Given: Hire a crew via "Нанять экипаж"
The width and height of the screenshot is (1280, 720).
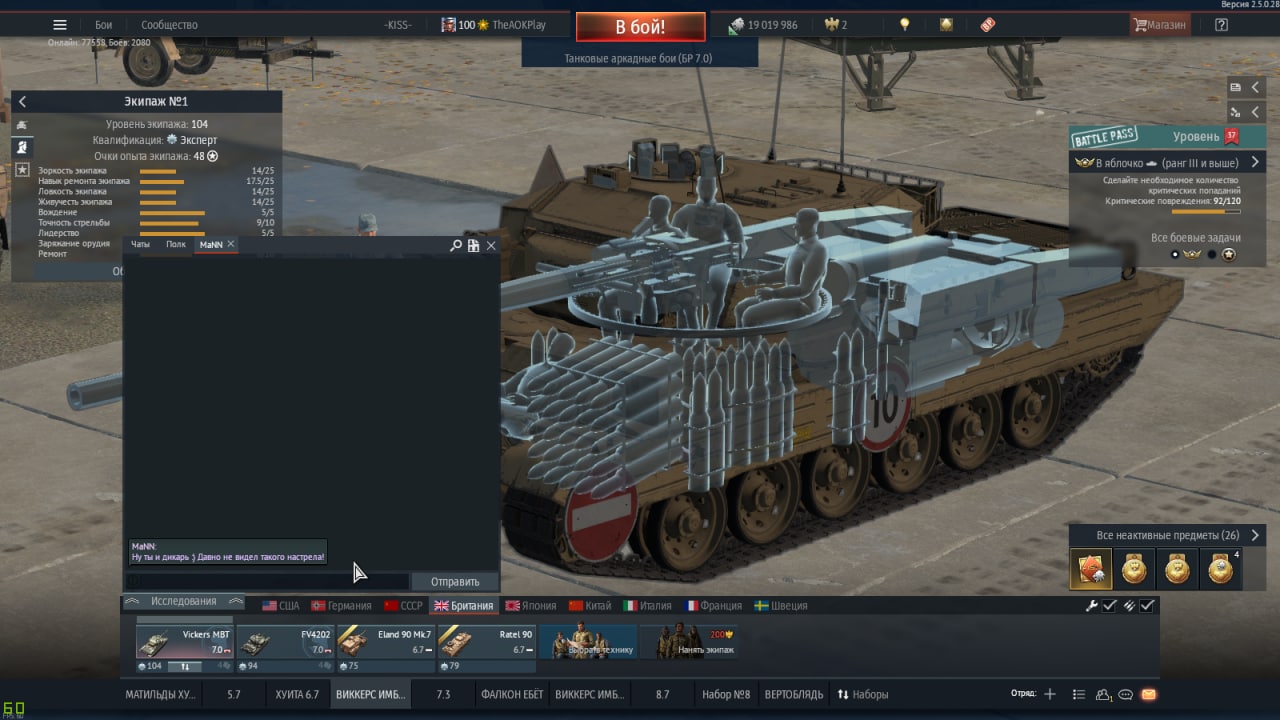Looking at the screenshot, I should pos(688,643).
